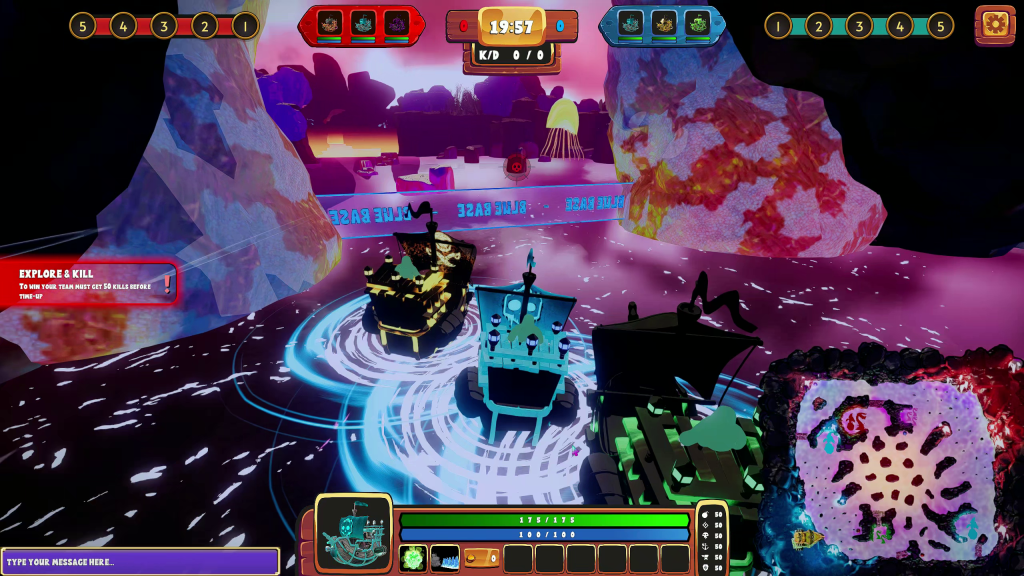Select the green ship on blue team panel
Viewport: 1024px width, 576px height.
click(x=697, y=24)
